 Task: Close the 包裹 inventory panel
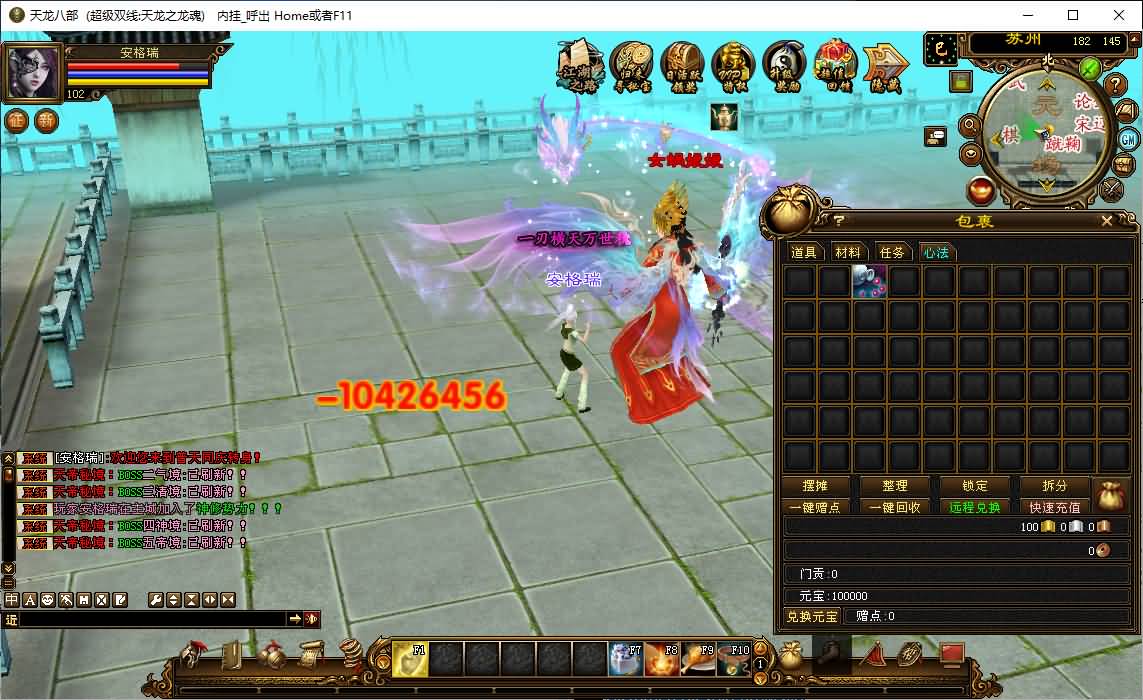[1107, 221]
